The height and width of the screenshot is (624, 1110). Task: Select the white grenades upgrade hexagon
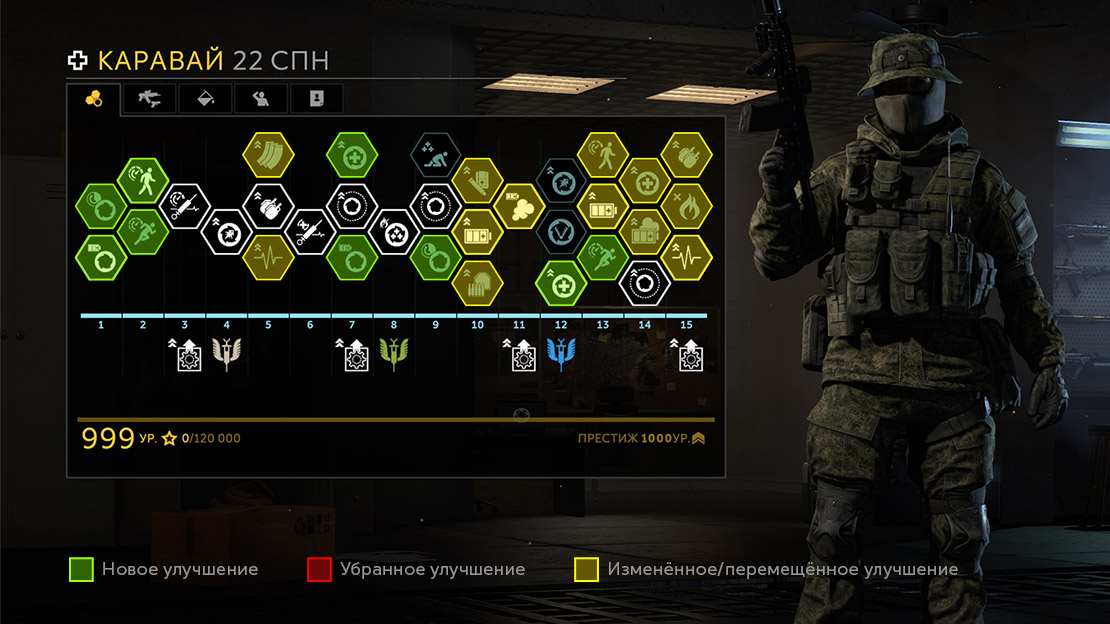268,207
